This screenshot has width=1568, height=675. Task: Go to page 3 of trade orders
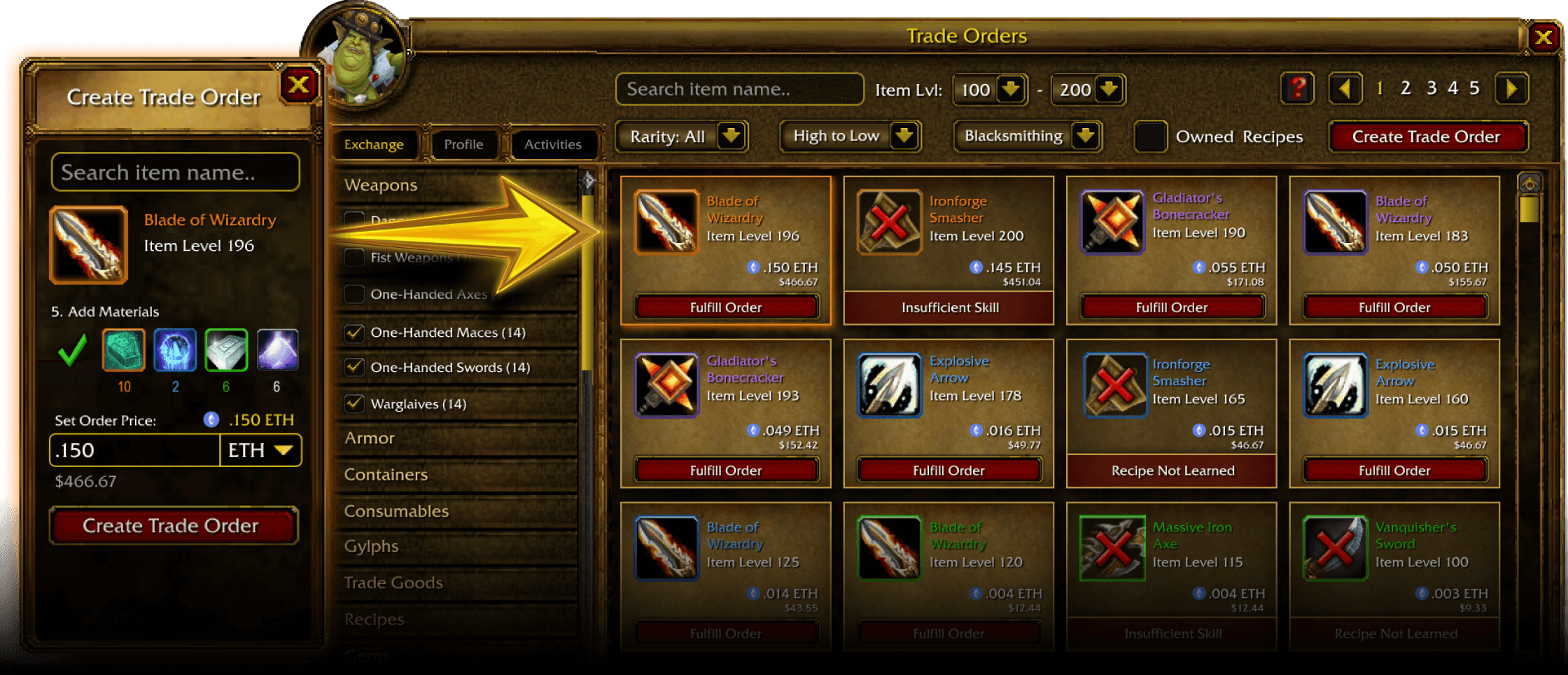tap(1431, 88)
